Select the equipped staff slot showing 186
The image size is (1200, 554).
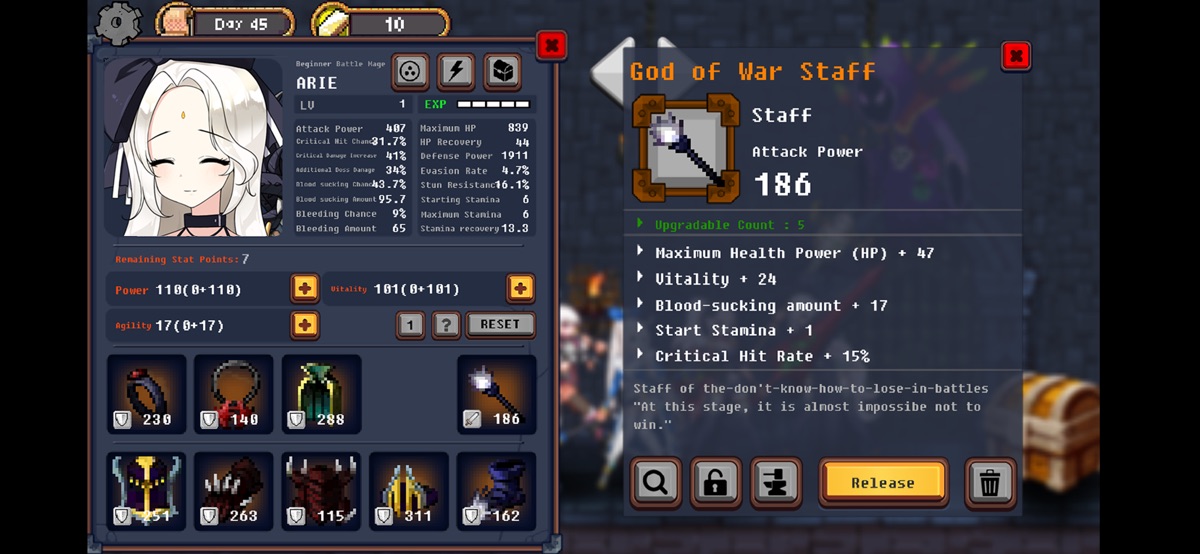pyautogui.click(x=496, y=394)
